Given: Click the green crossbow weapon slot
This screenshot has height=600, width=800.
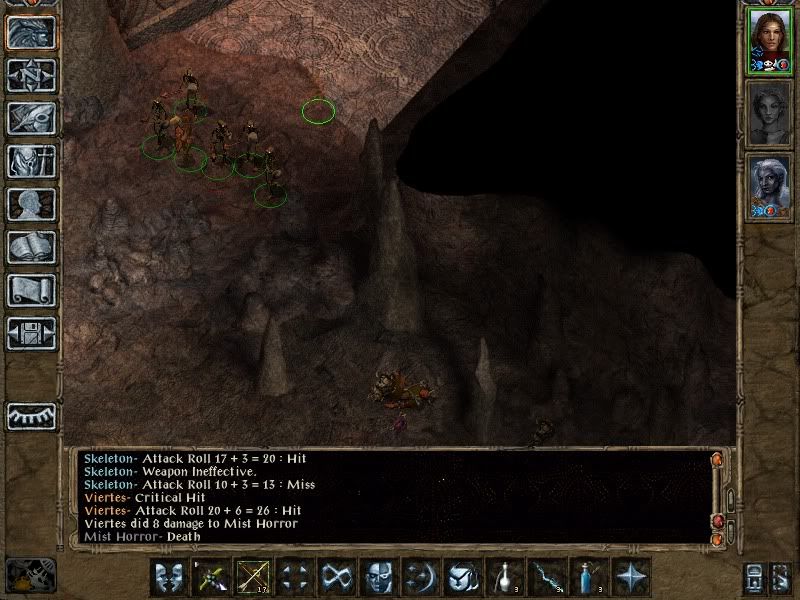Looking at the screenshot, I should pyautogui.click(x=210, y=577).
